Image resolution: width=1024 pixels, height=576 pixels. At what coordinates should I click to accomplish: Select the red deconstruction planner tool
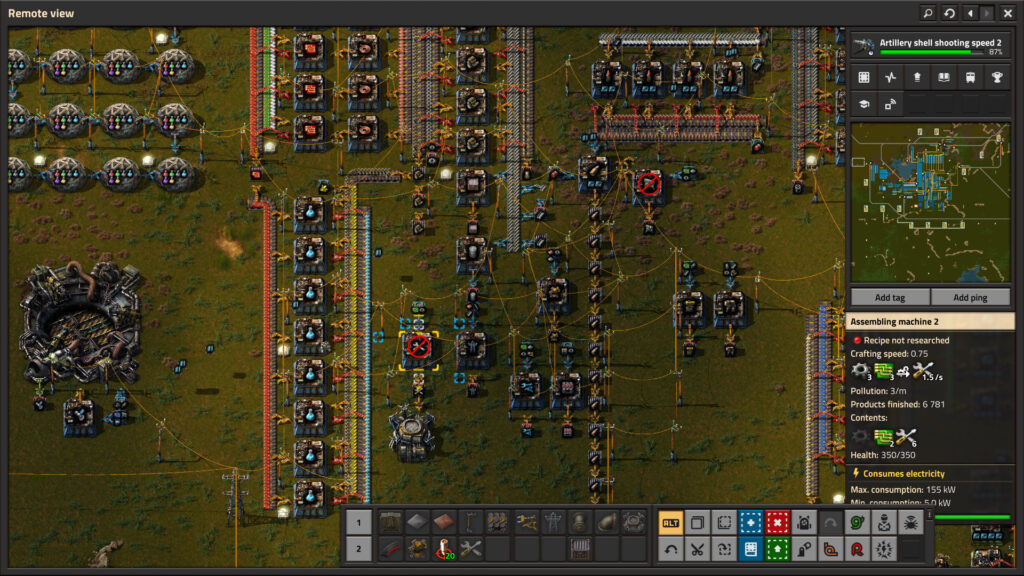point(777,522)
